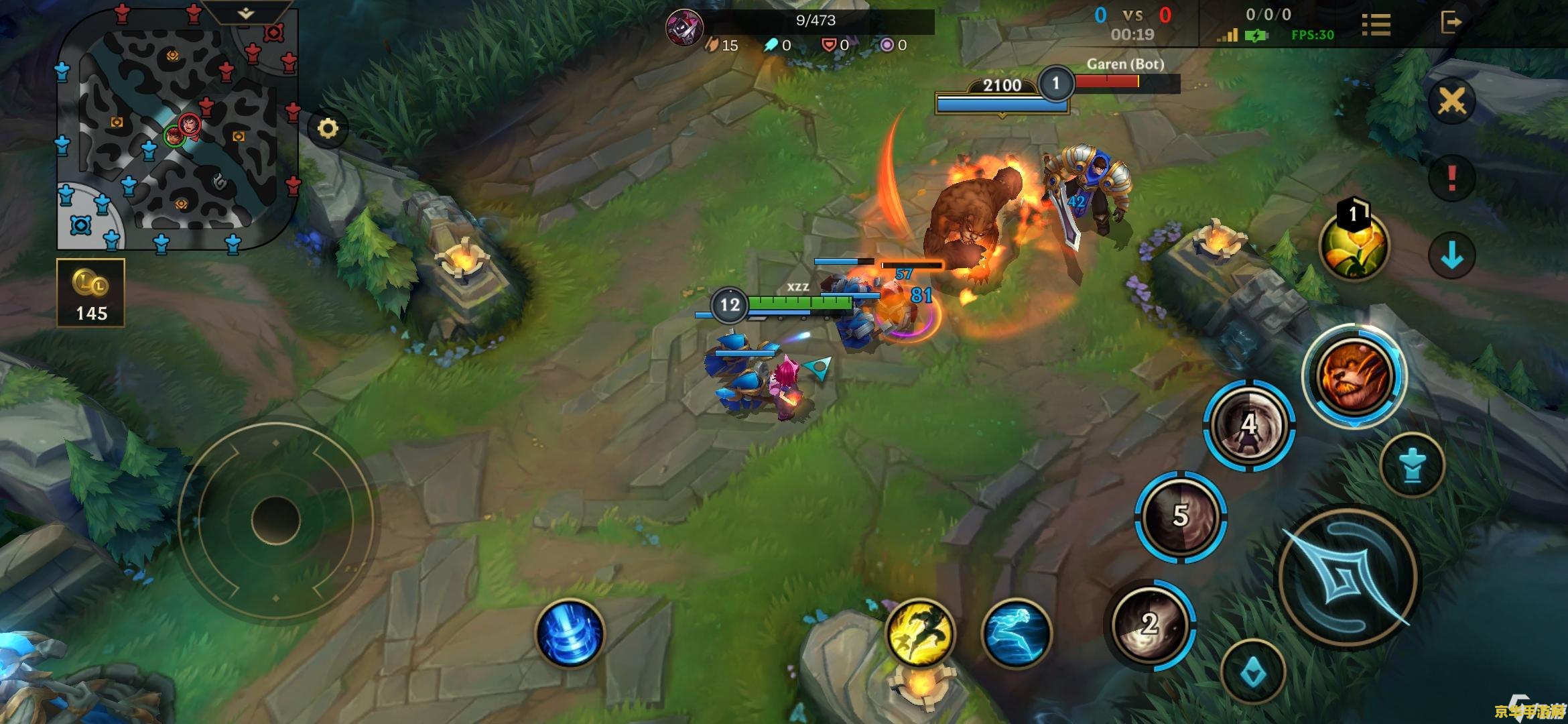Screen dimensions: 1568x724
Task: Tap the basic attack shuriken button
Action: (1348, 578)
